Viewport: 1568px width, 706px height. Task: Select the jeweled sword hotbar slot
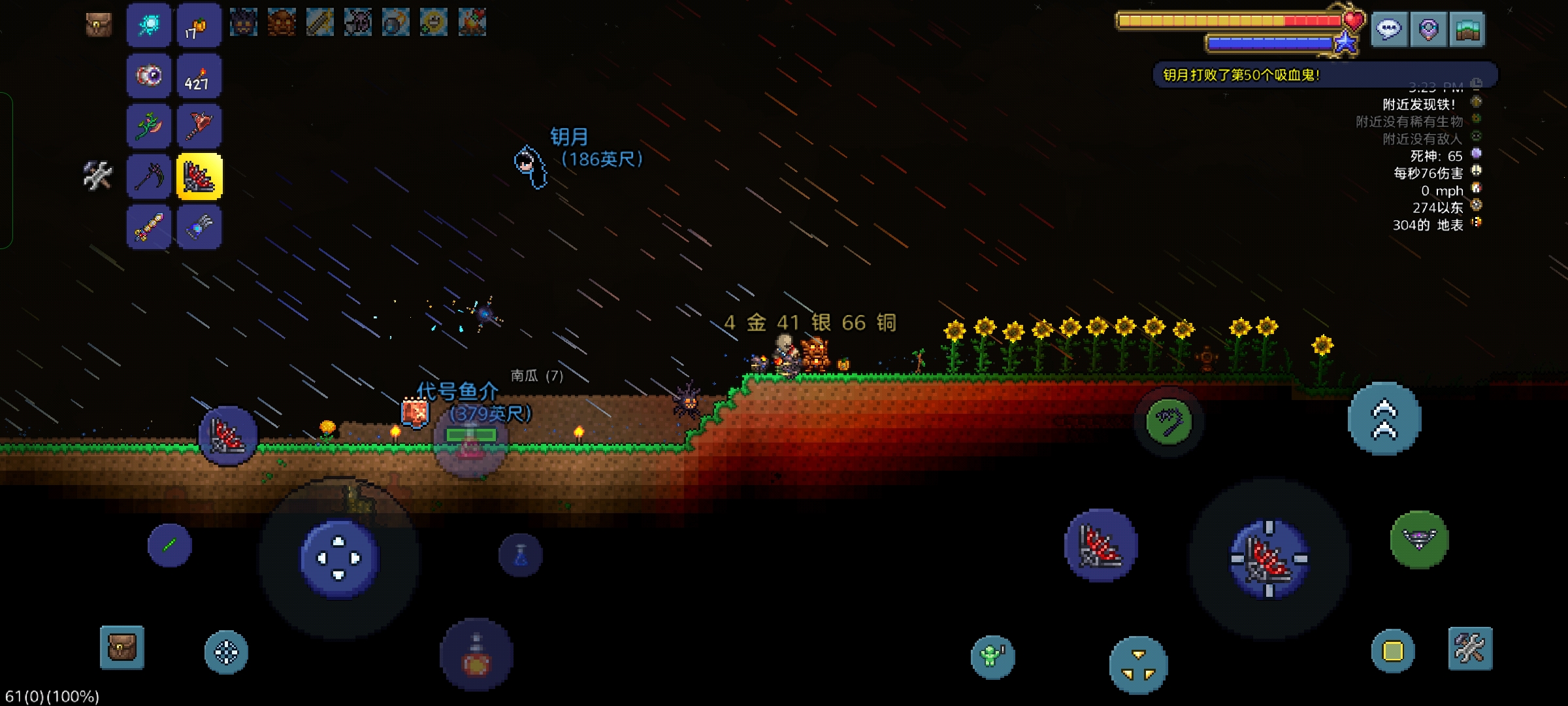(149, 227)
